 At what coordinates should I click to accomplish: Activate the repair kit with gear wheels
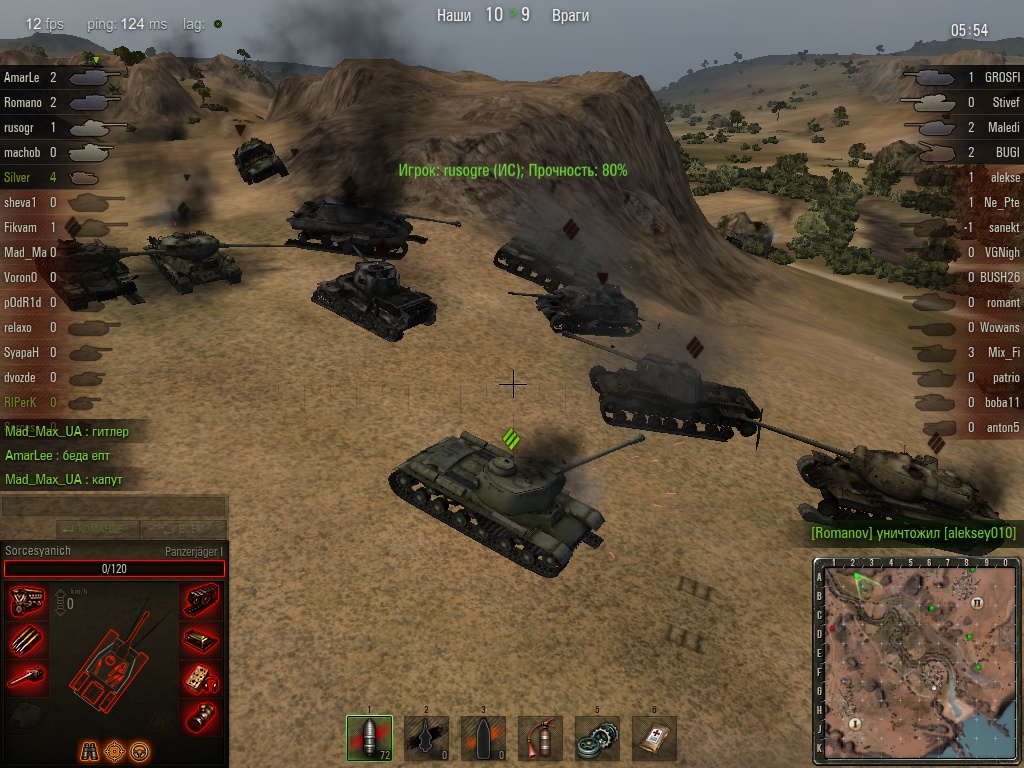click(597, 738)
